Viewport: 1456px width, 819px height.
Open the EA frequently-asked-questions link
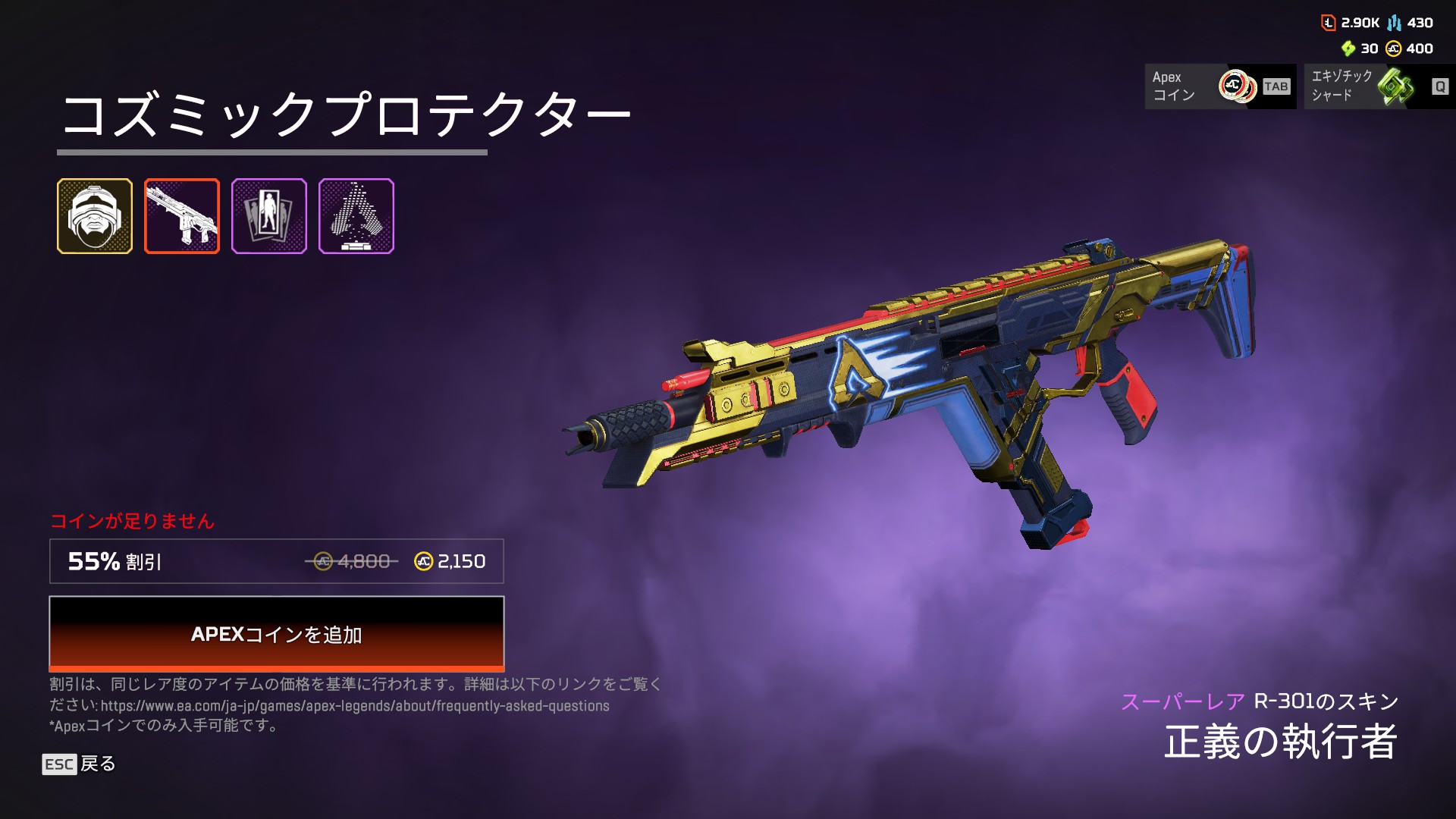355,706
